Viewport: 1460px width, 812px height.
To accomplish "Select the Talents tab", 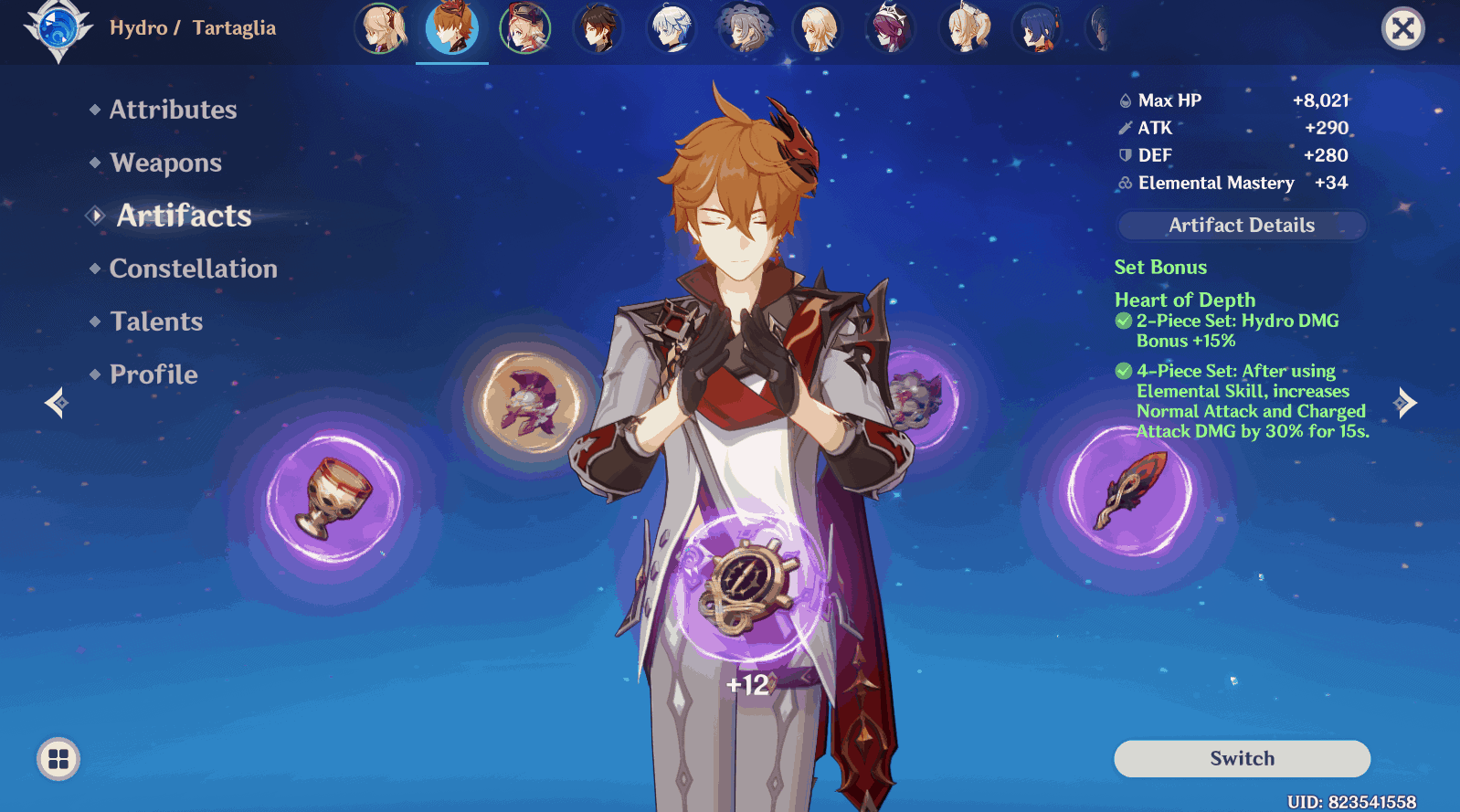I will coord(155,321).
